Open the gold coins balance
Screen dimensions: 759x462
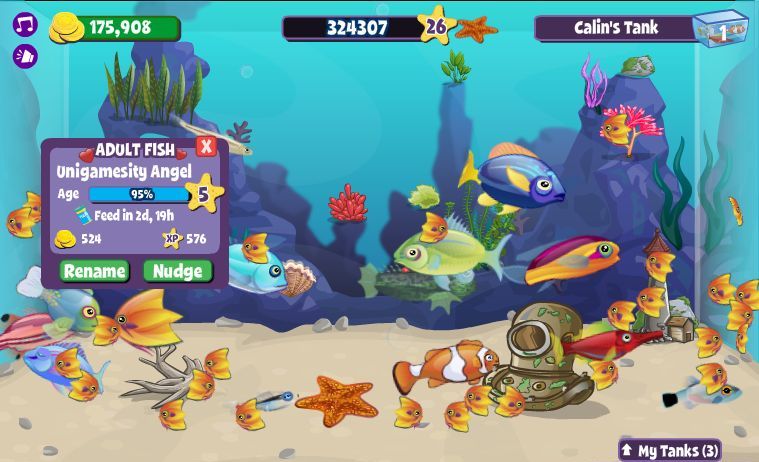(115, 28)
